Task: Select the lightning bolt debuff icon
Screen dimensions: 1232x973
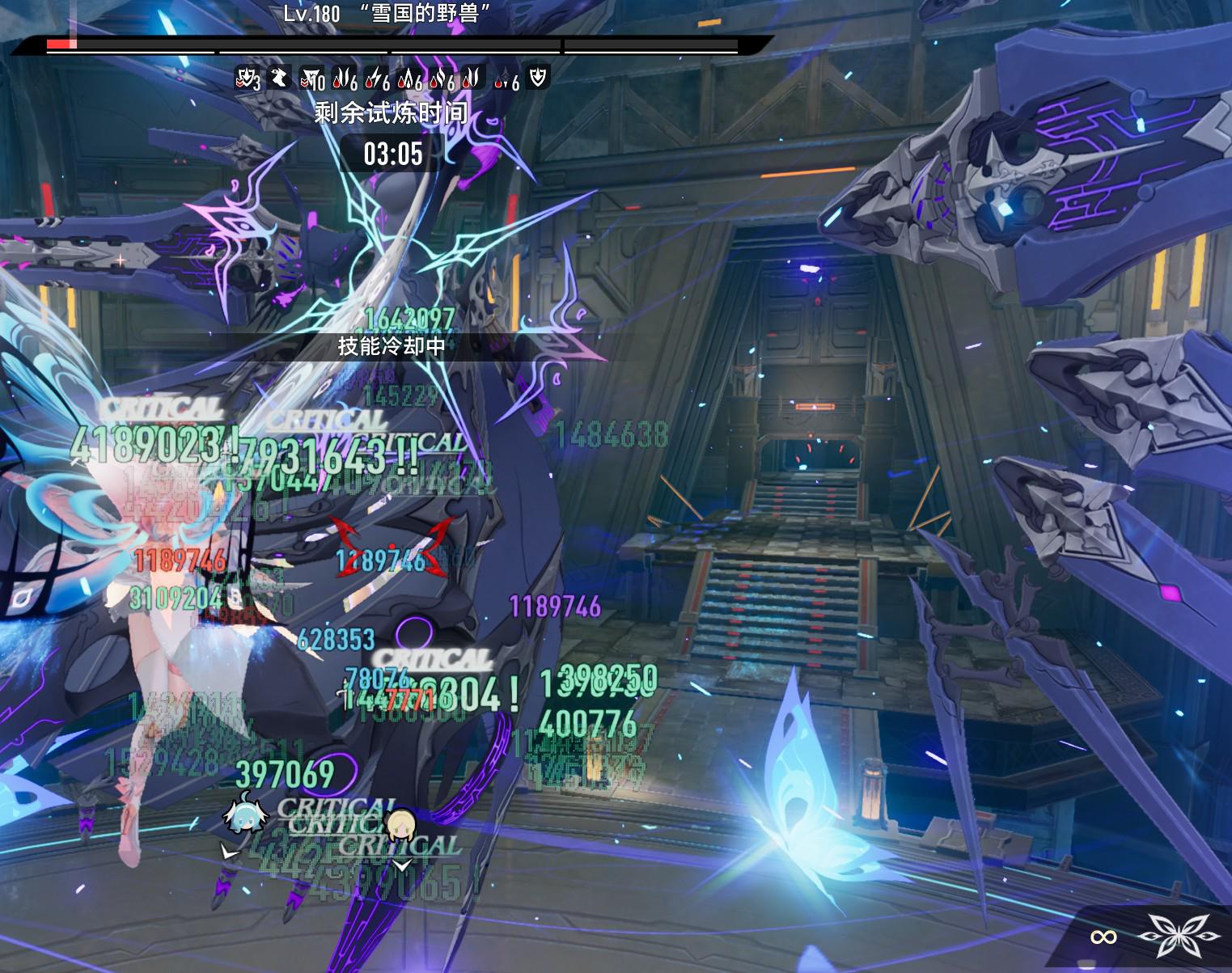Action: 376,78
